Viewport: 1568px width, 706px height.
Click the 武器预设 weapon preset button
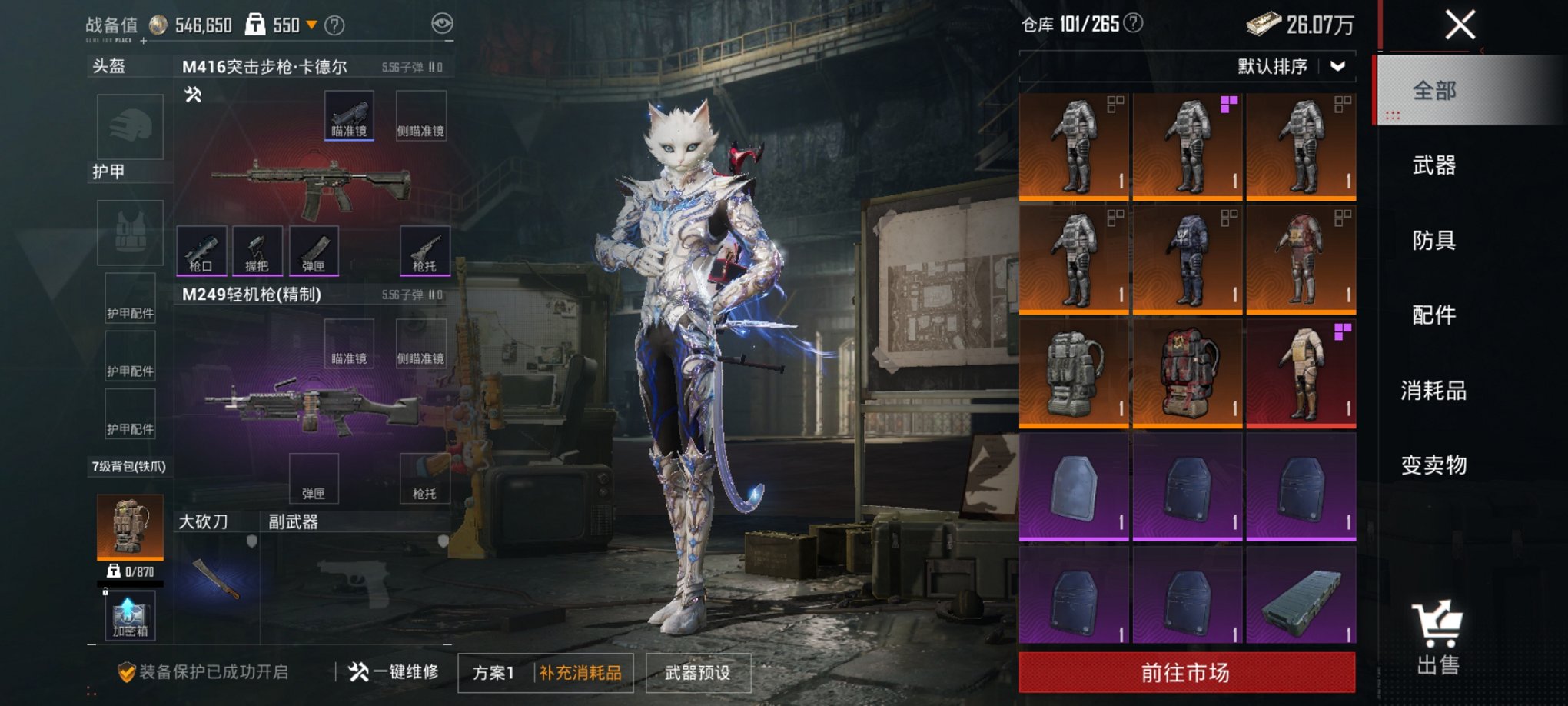(x=697, y=673)
